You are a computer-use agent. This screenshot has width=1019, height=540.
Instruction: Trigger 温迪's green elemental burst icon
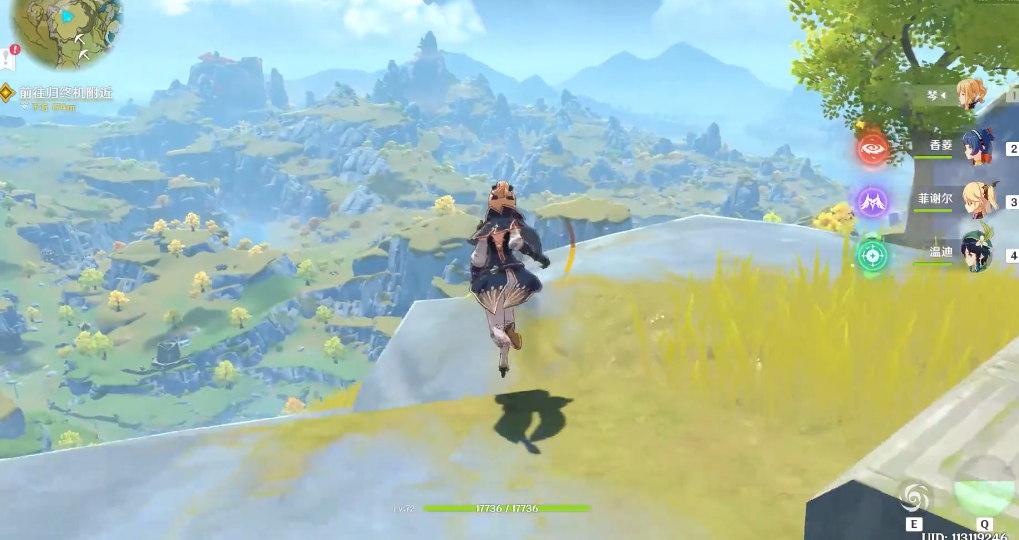[873, 254]
